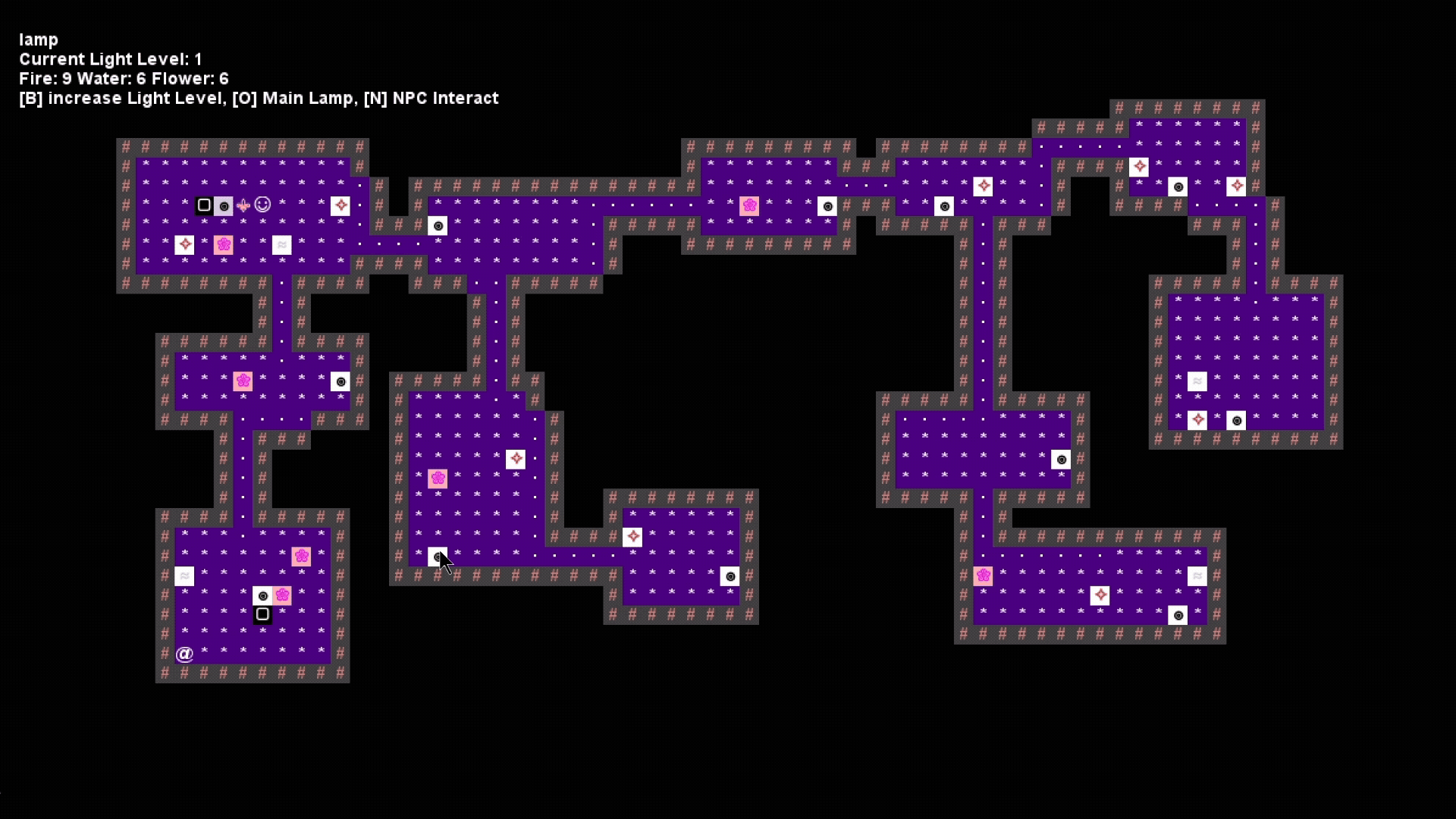Click the lamp orb under the mouse cursor
1456x819 pixels.
coord(438,557)
